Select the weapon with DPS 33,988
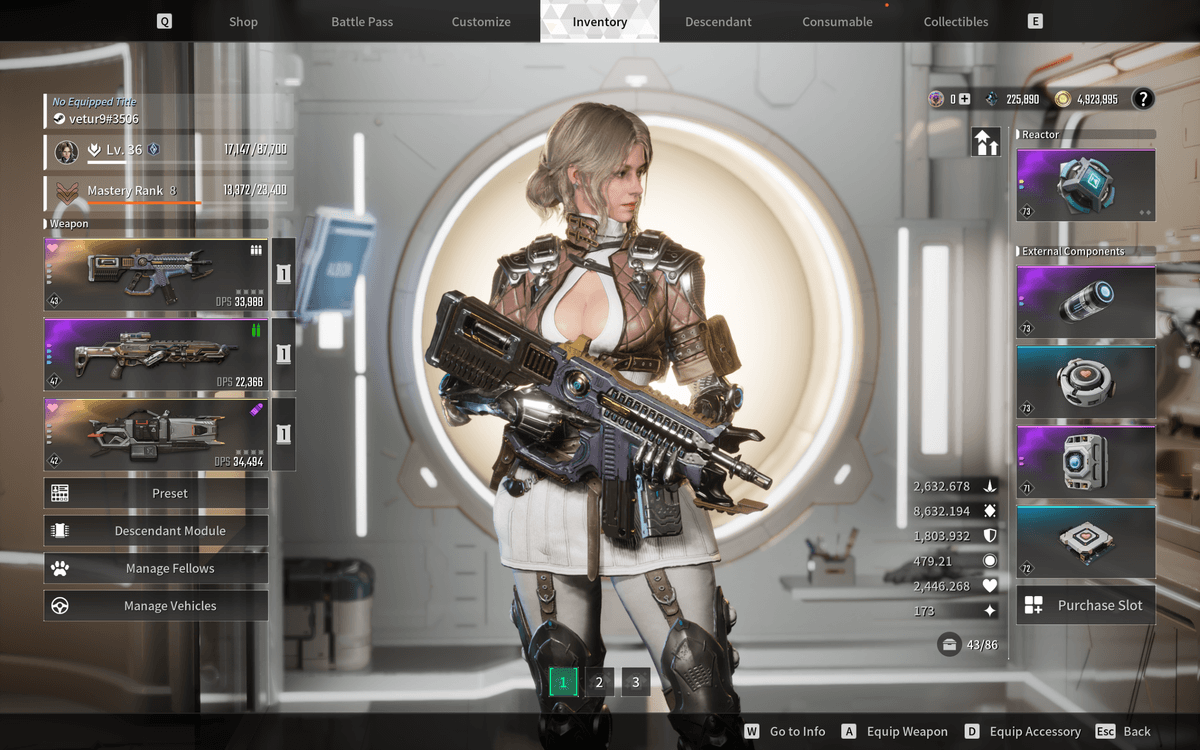 (155, 274)
